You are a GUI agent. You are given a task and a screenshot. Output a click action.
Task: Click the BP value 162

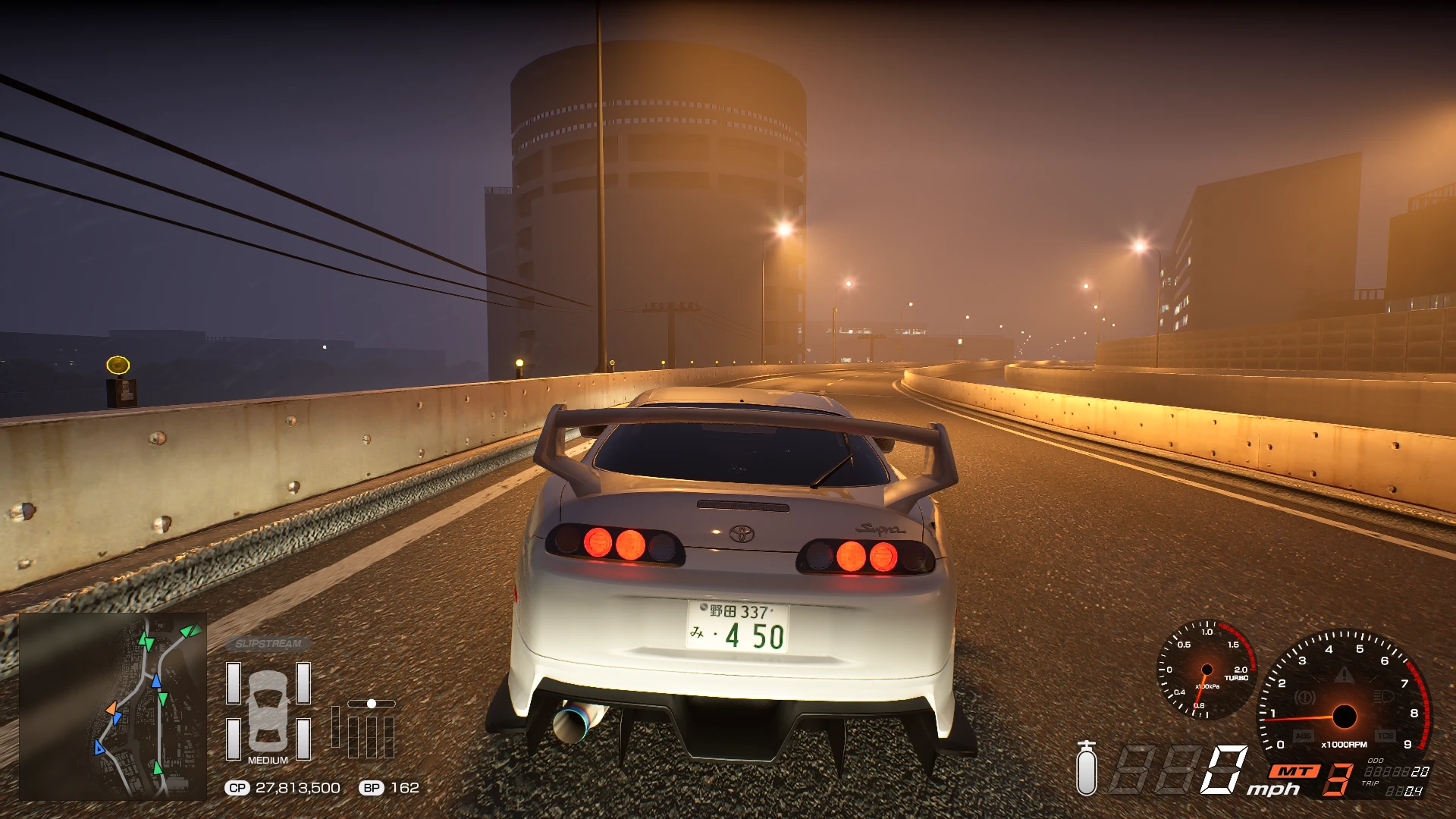click(x=405, y=788)
